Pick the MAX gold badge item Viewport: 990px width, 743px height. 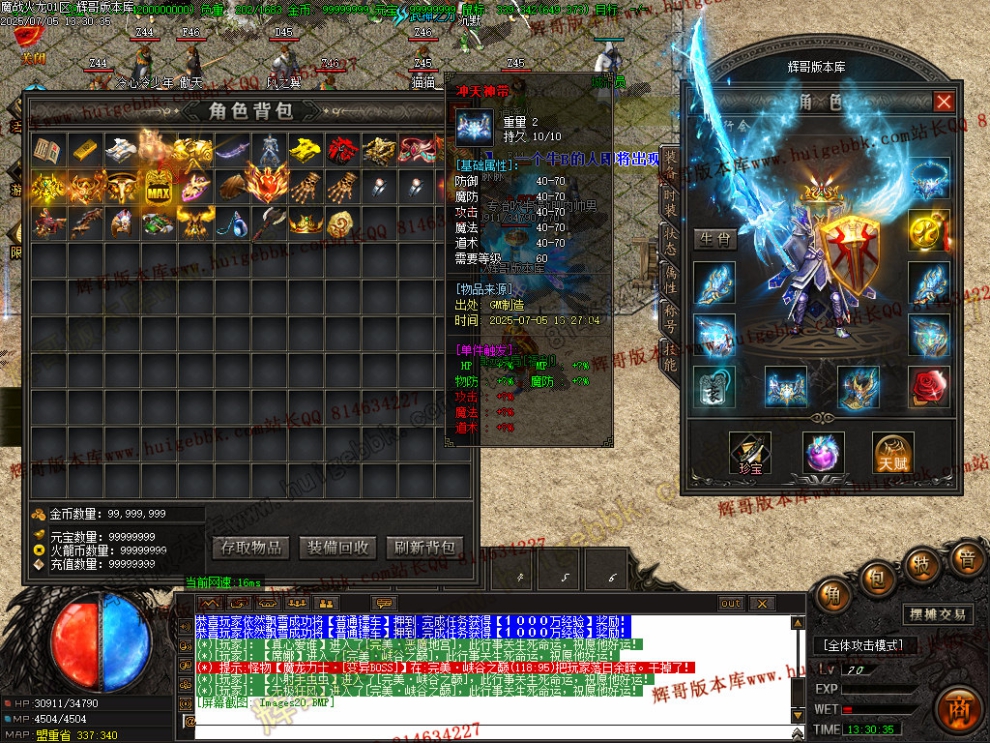tap(158, 187)
